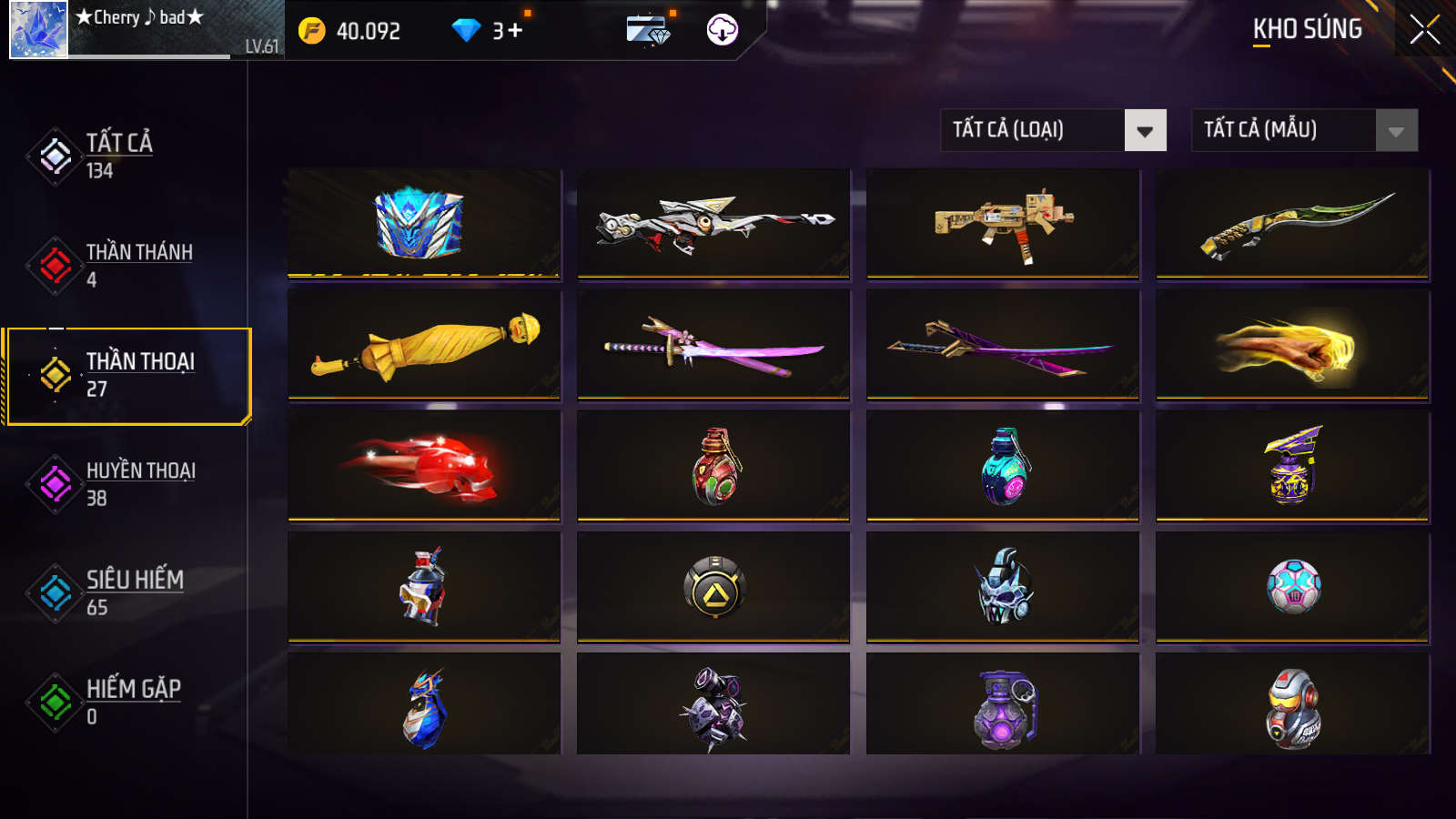
Task: Switch to the Tất Cả rarity tab
Action: (x=118, y=156)
